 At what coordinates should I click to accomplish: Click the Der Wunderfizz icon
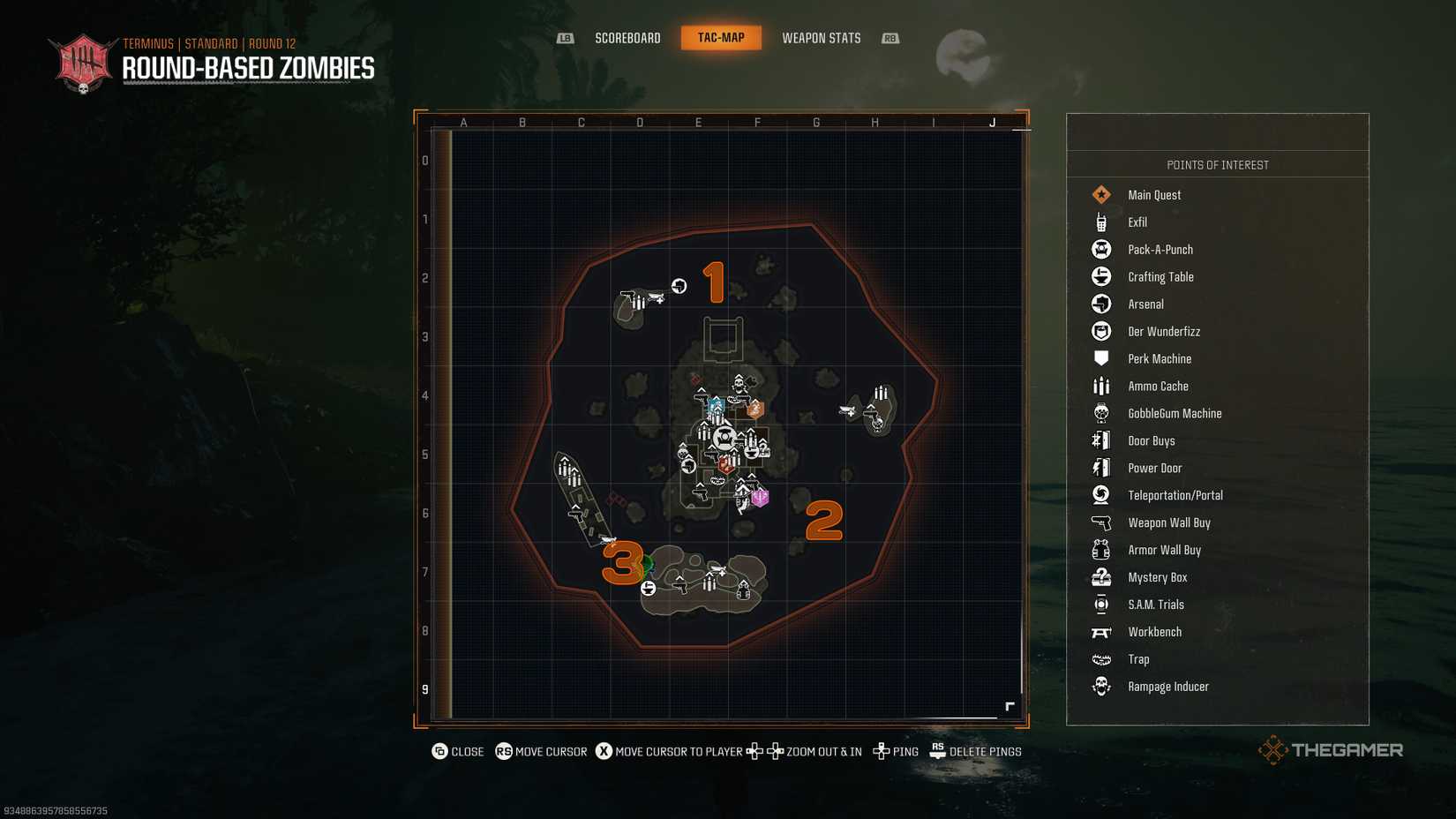(x=1100, y=331)
